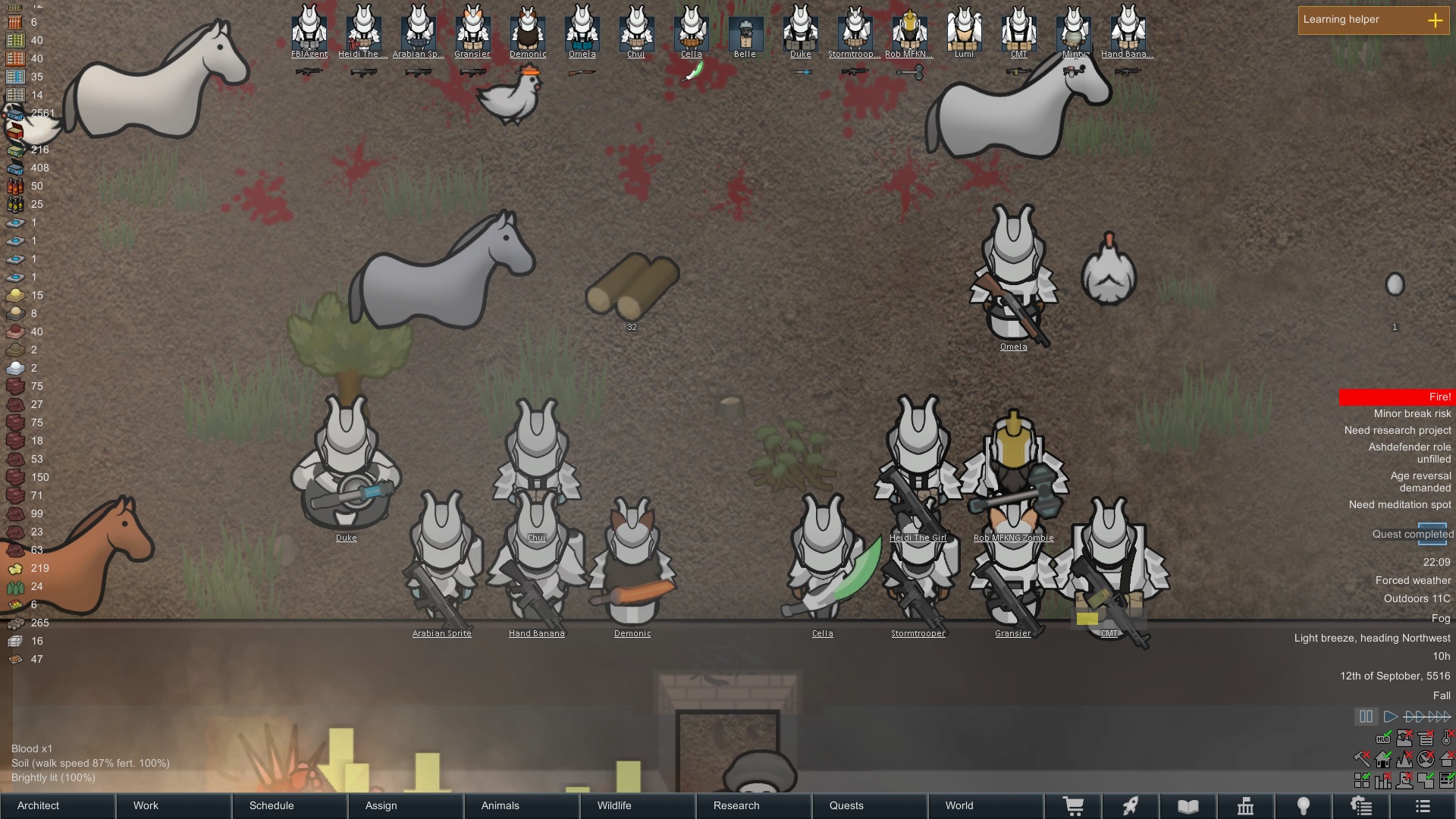
Task: Set normal game speed with play arrow
Action: [x=1390, y=717]
